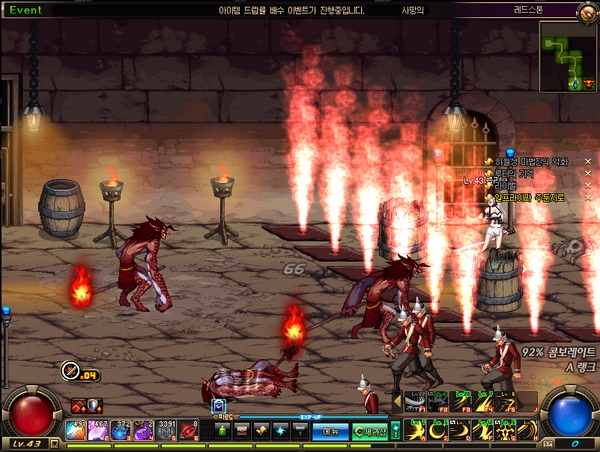
Task: Activate the crescent moon slash skill
Action: coord(436,429)
